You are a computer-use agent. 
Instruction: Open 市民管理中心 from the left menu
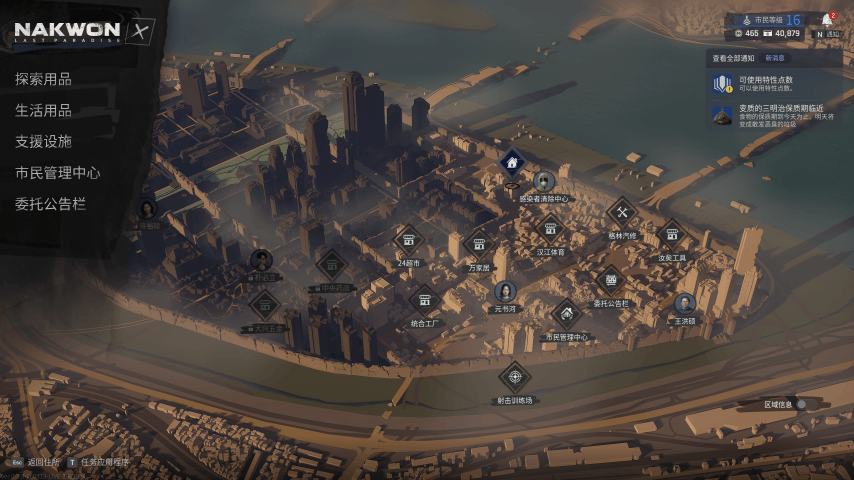pyautogui.click(x=57, y=172)
